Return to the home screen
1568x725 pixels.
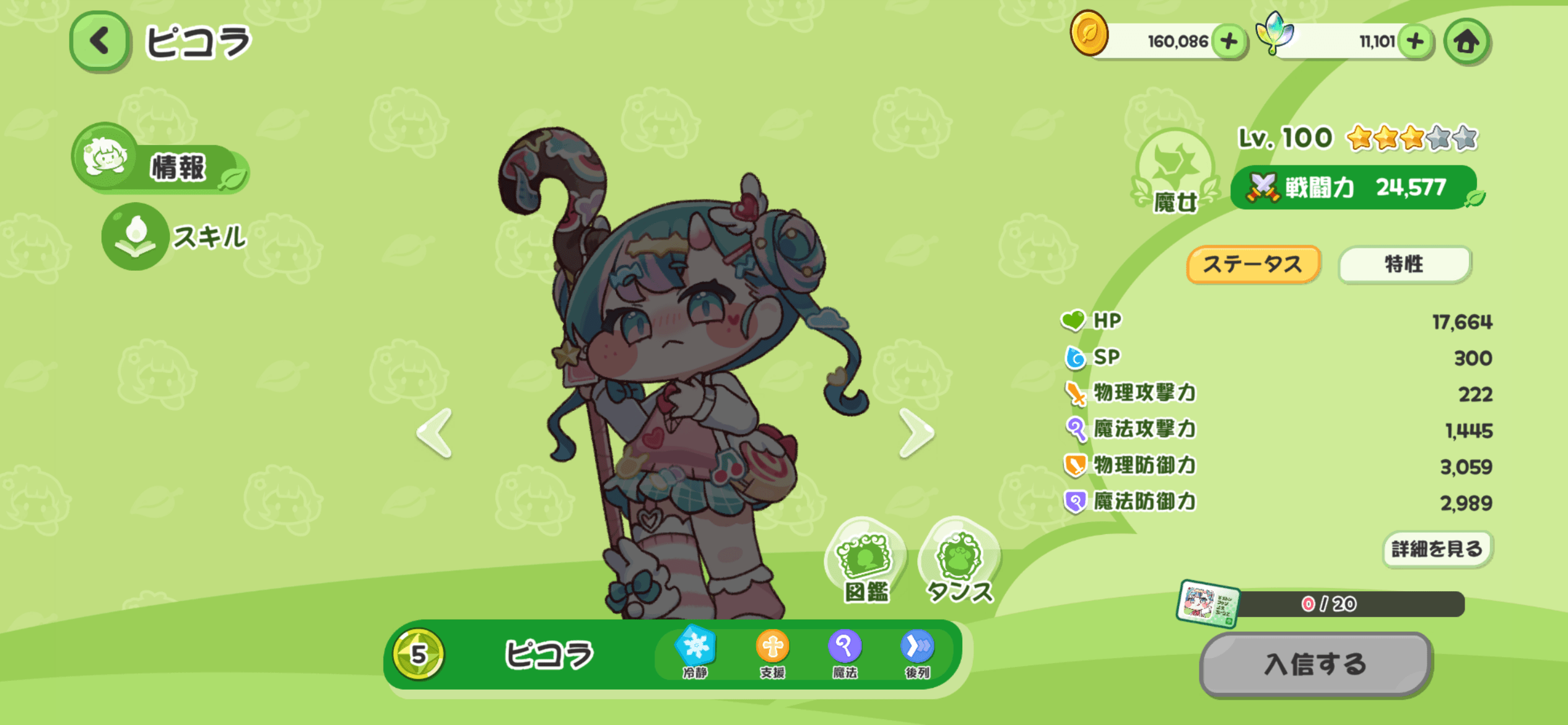point(1466,42)
